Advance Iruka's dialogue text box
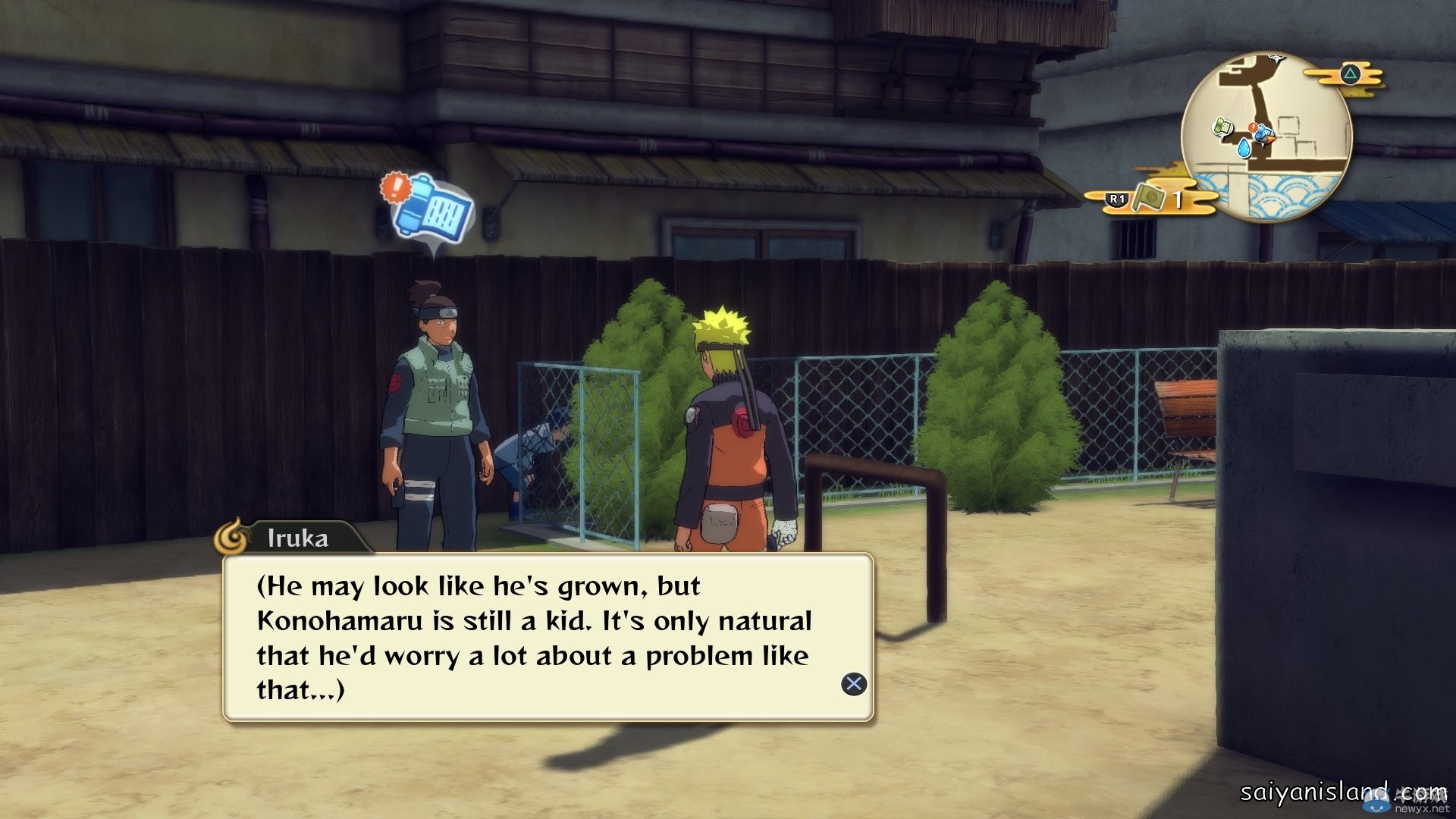Image resolution: width=1456 pixels, height=819 pixels. click(x=854, y=684)
